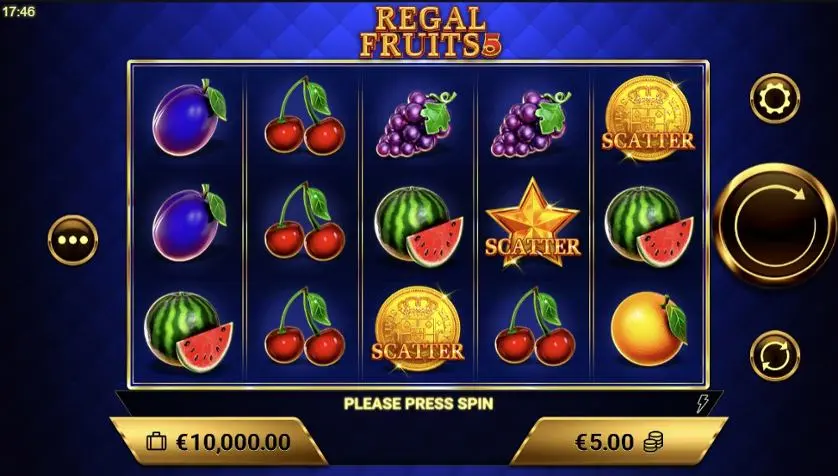
Task: Open the €10,000.00 balance panel
Action: click(218, 442)
